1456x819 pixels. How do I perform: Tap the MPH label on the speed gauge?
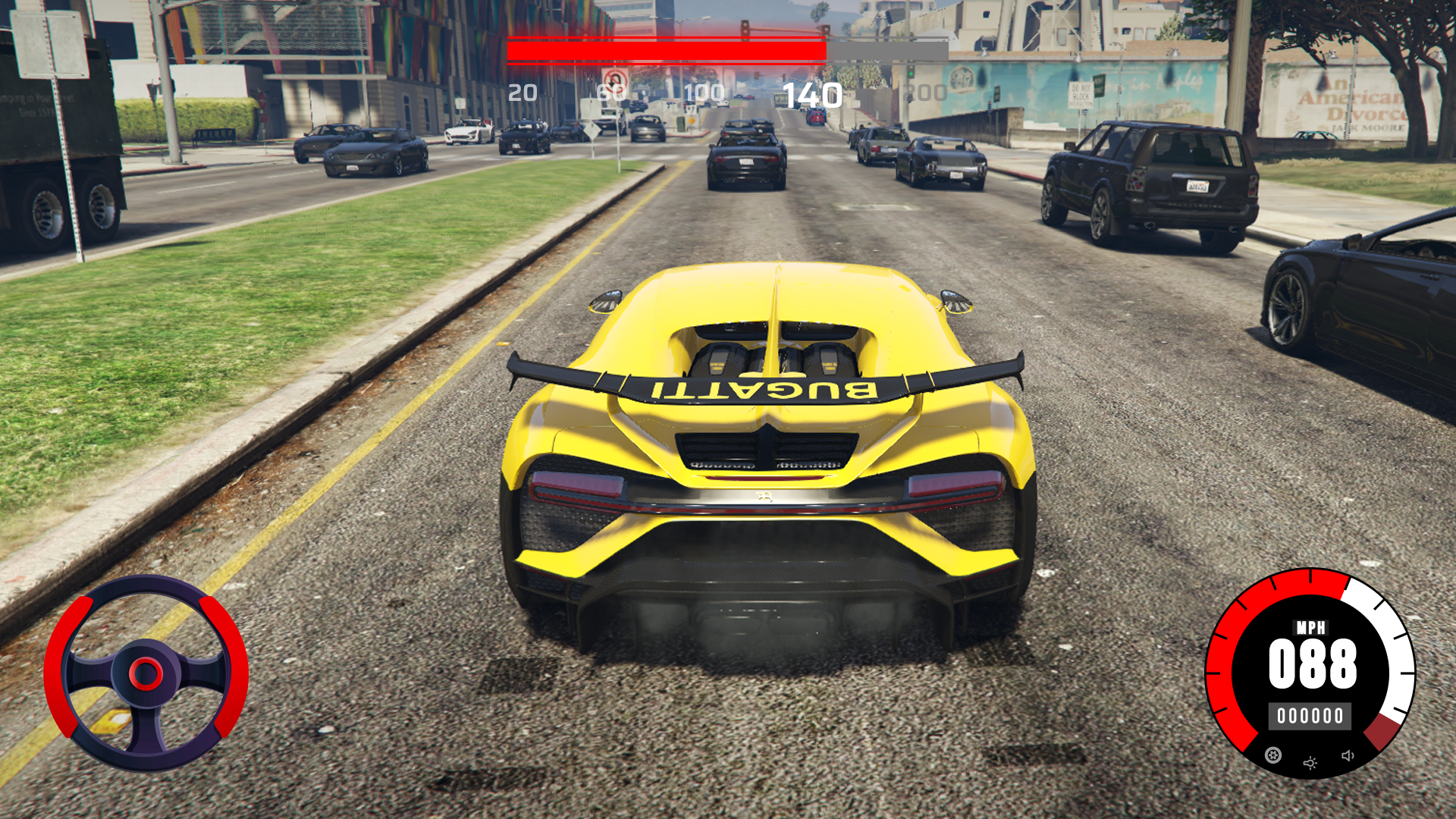click(x=1311, y=627)
